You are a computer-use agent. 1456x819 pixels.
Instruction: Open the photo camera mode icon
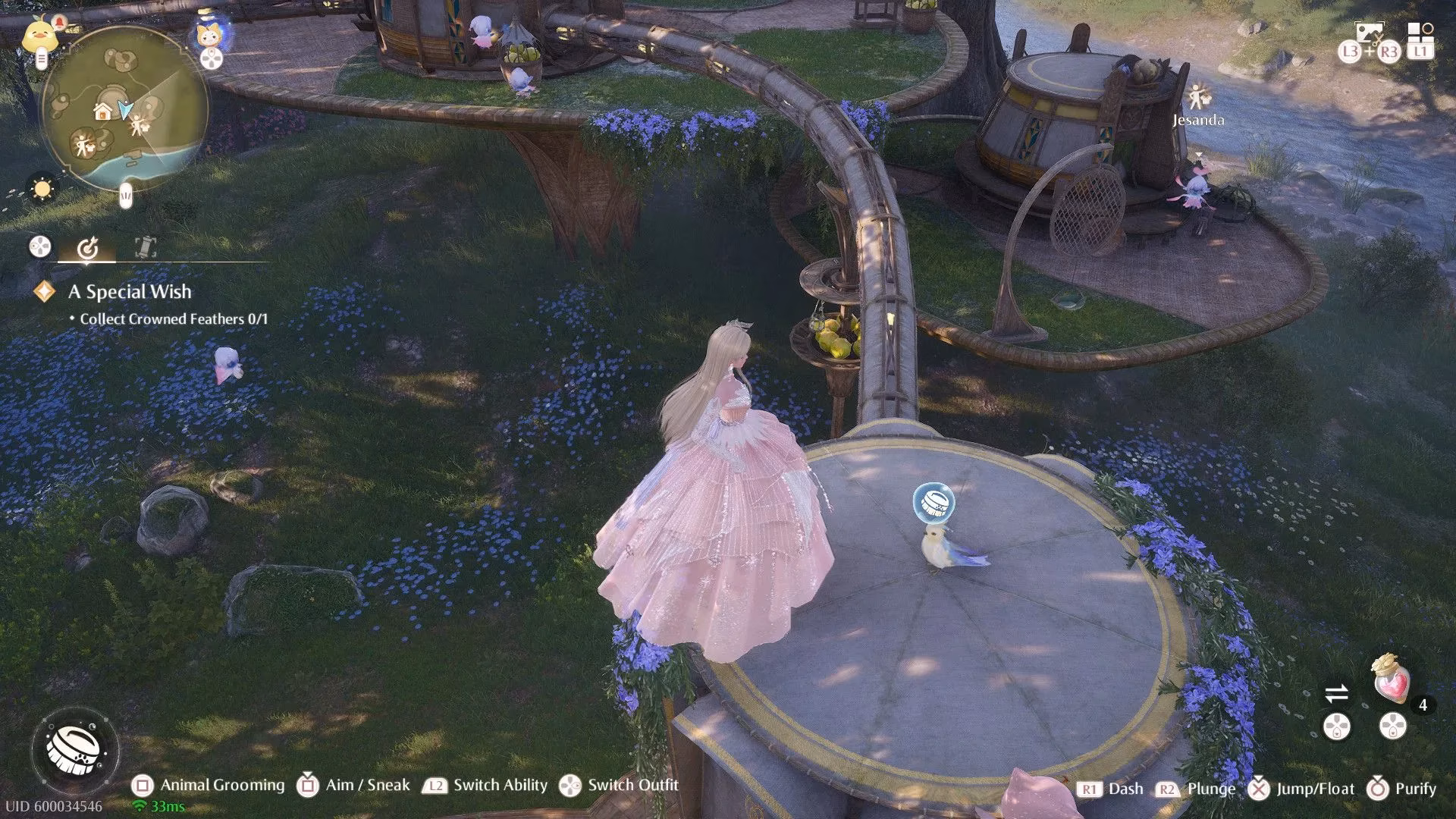click(x=1370, y=33)
